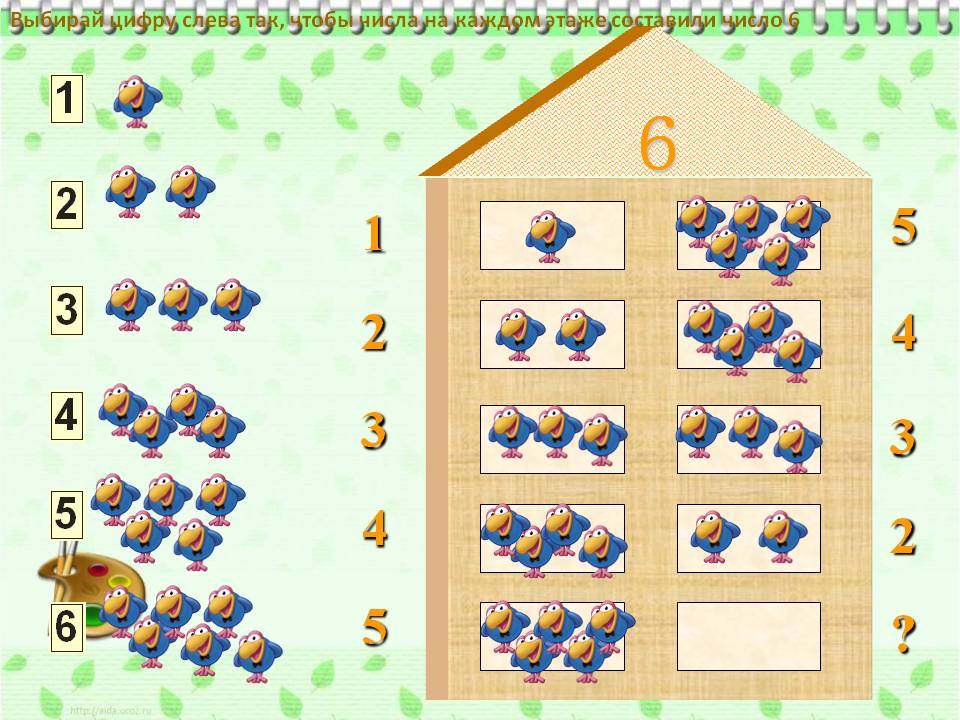The width and height of the screenshot is (960, 720).
Task: Click the empty window on the bottom floor
Action: 748,636
